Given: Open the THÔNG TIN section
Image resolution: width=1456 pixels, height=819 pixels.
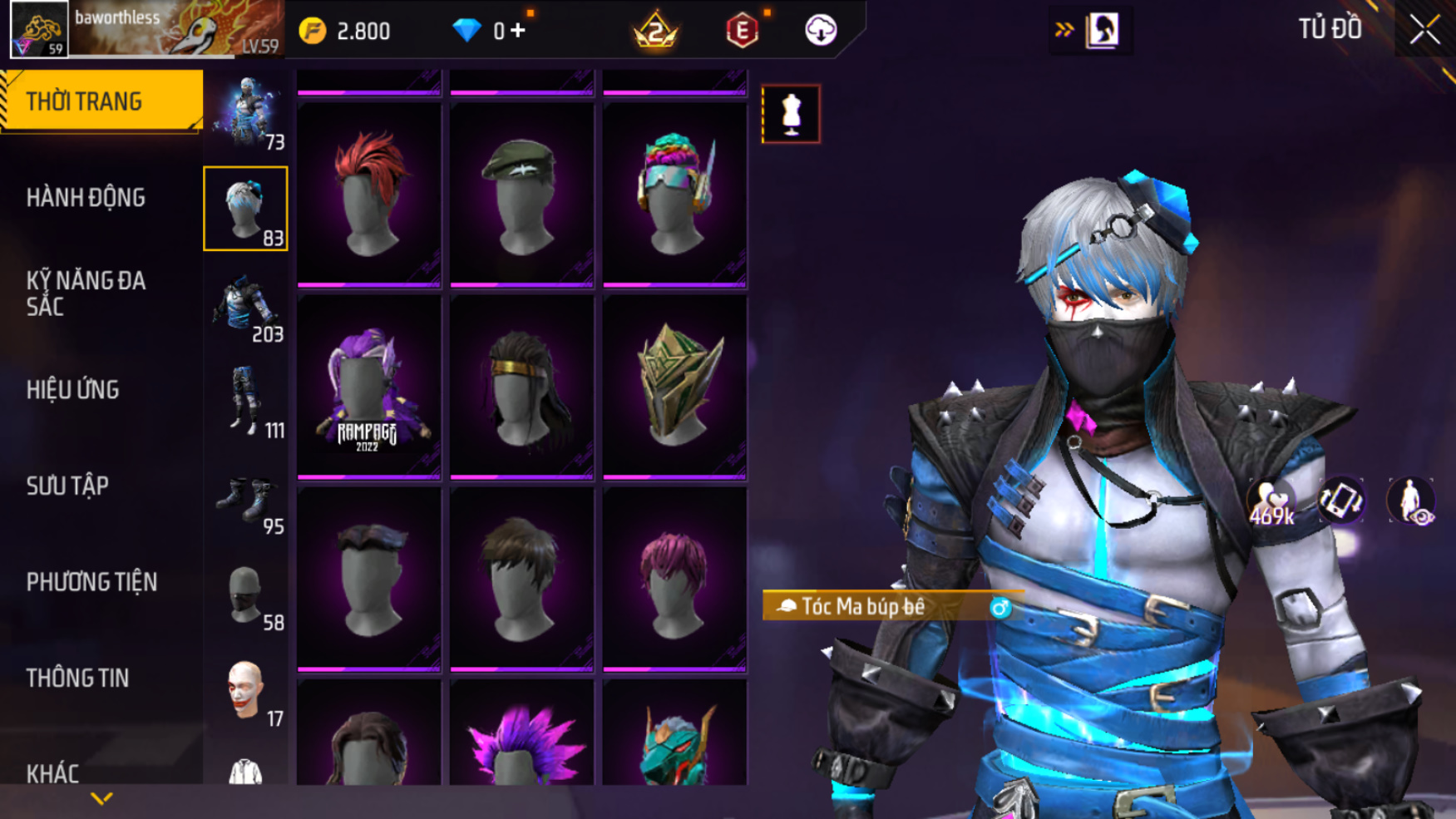Looking at the screenshot, I should pos(77,678).
